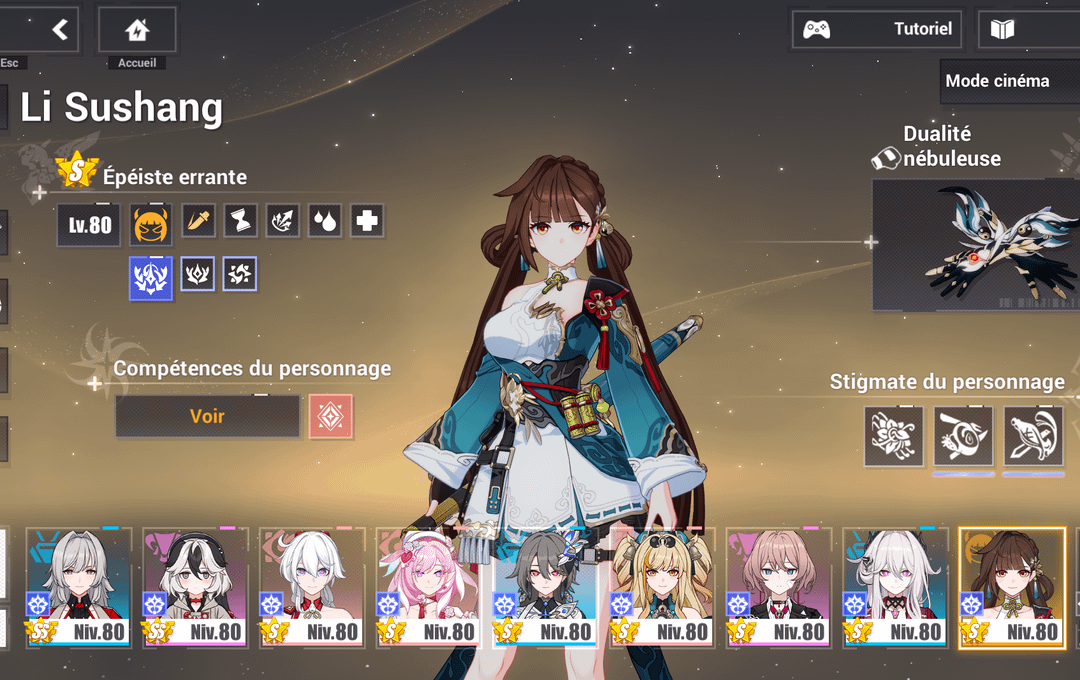Return to the Accueil home screen
This screenshot has height=680, width=1080.
[x=137, y=31]
